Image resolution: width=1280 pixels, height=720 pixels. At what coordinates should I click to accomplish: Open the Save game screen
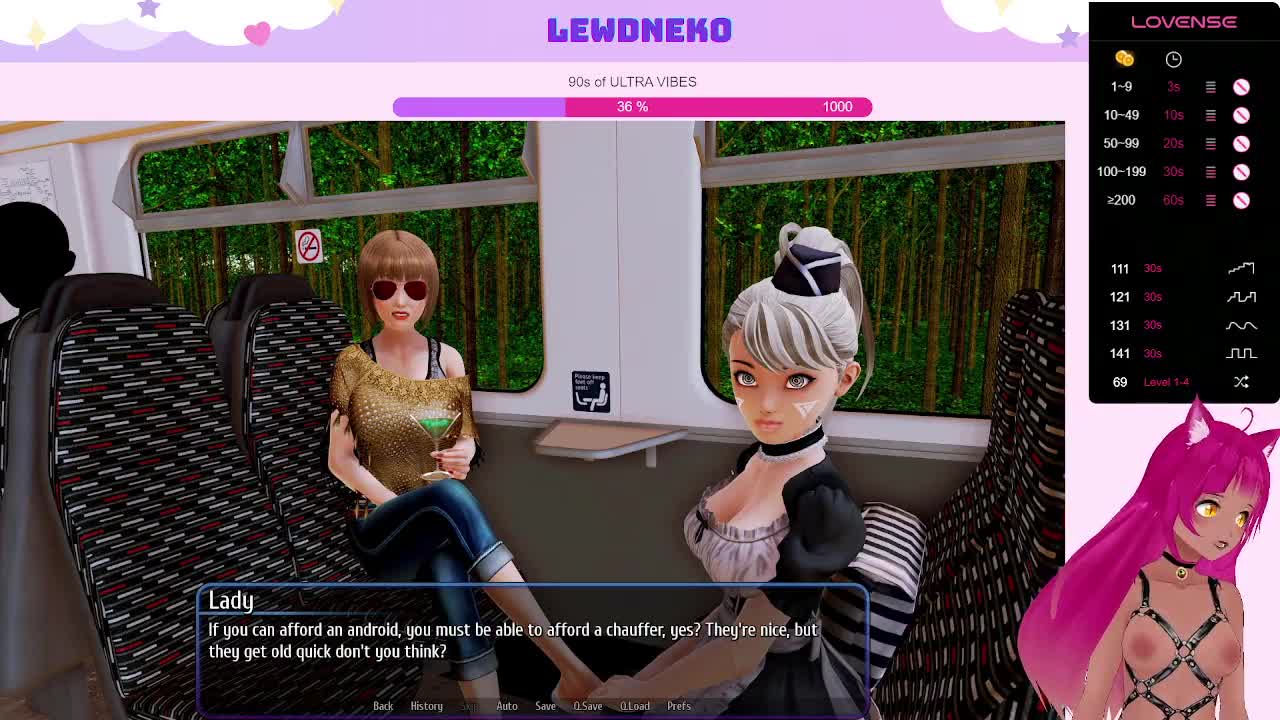(545, 706)
